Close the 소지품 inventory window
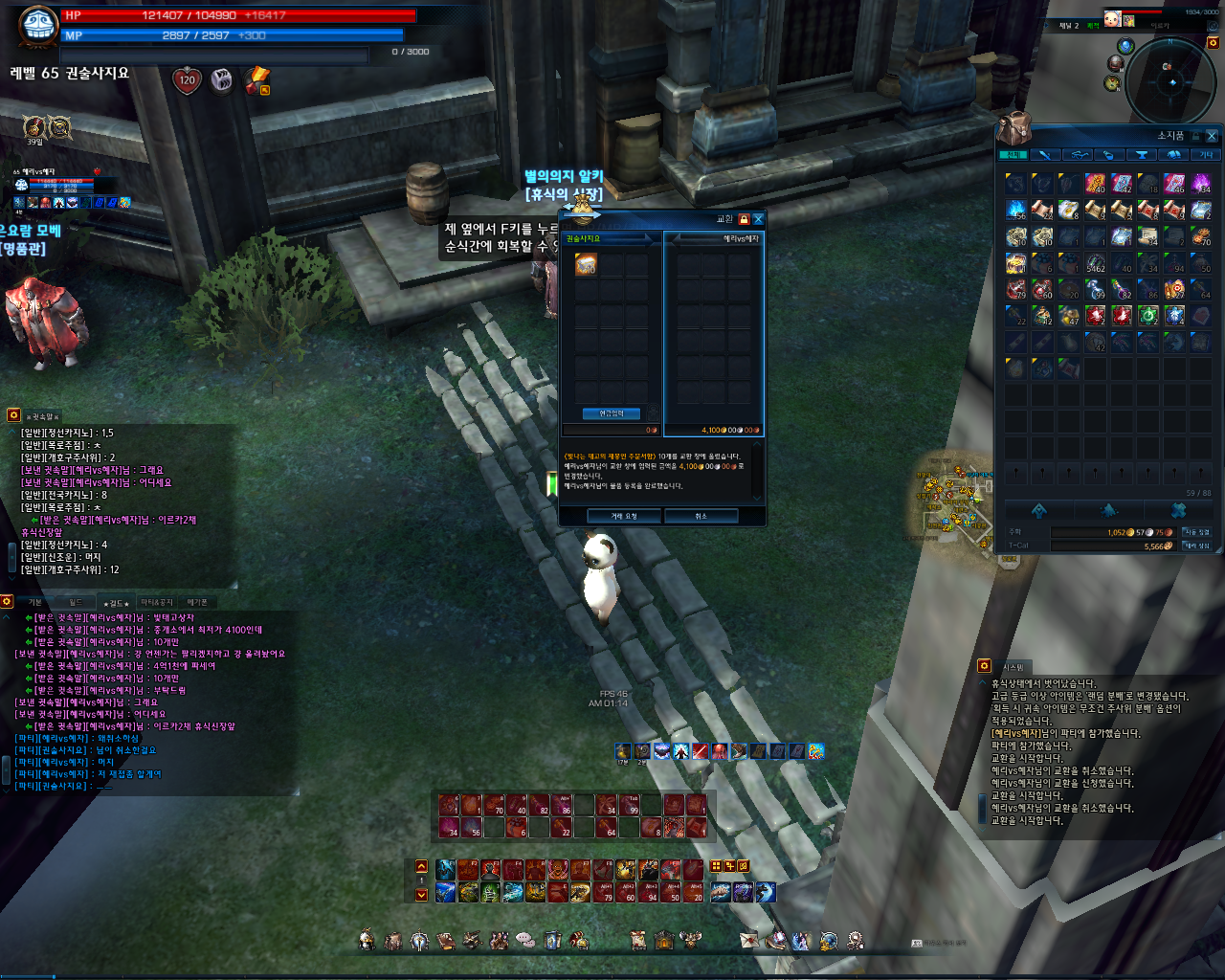This screenshot has height=980, width=1225. click(1212, 136)
